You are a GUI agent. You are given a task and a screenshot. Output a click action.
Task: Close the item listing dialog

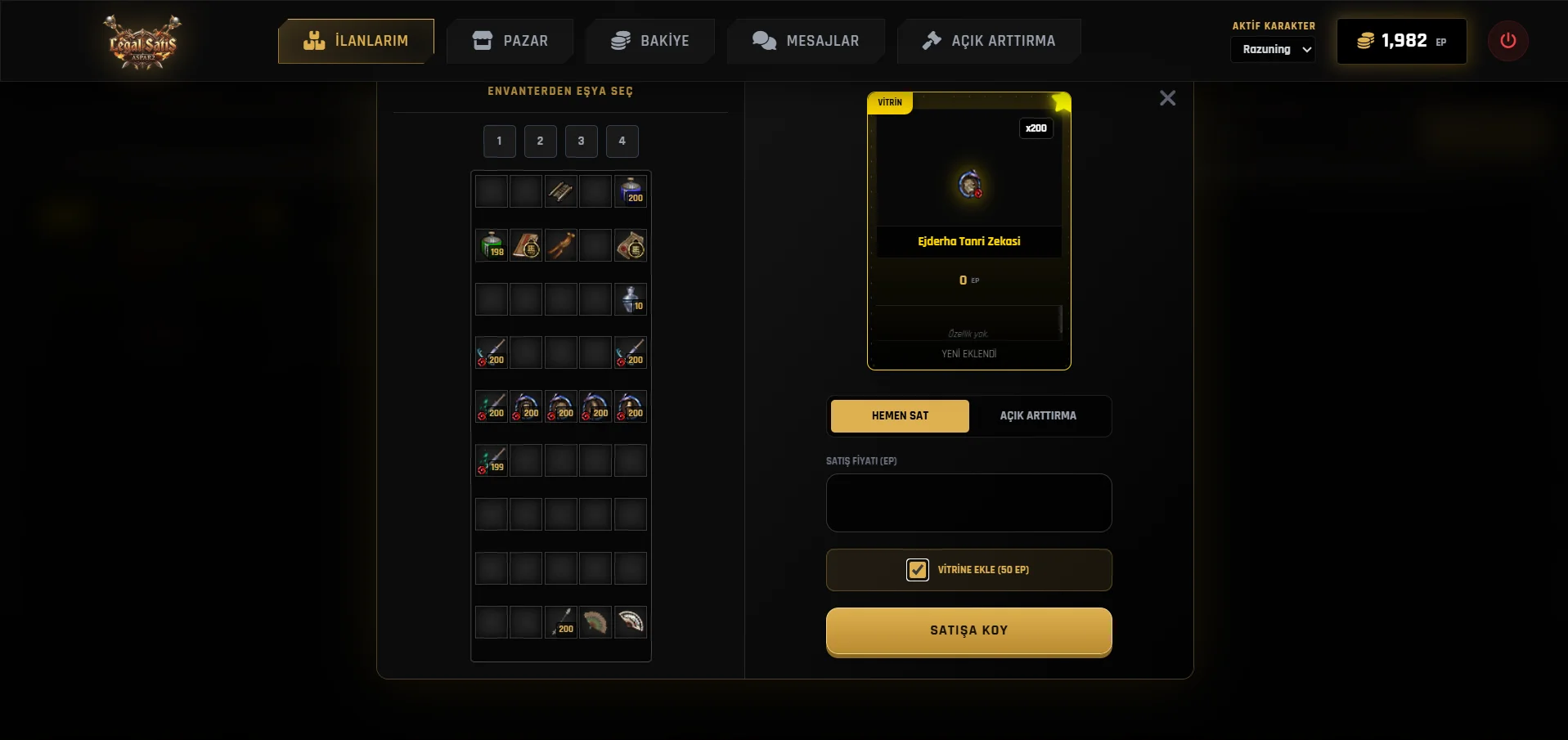click(1167, 98)
